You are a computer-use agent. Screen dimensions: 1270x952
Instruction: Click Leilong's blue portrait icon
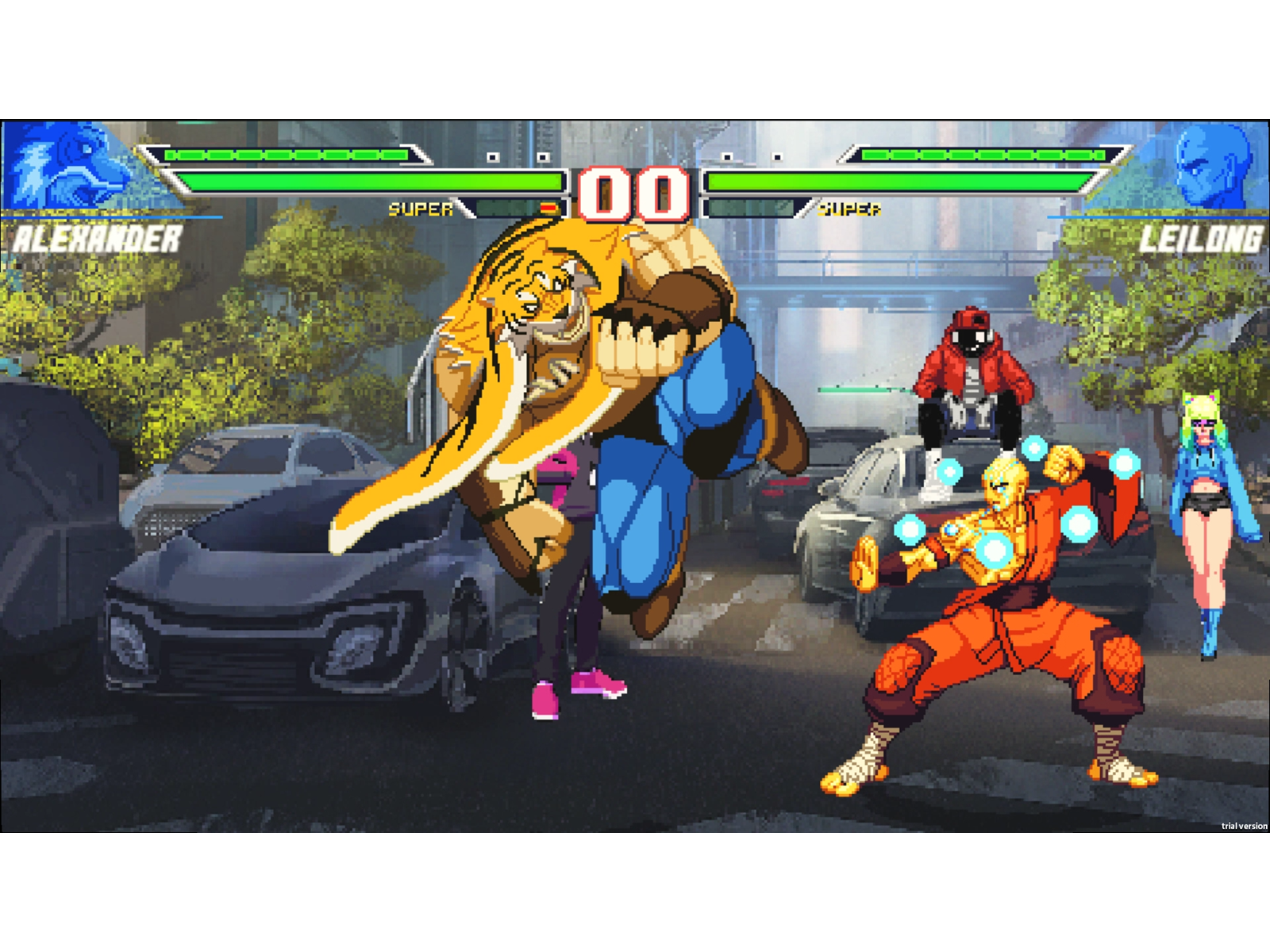(x=1210, y=167)
